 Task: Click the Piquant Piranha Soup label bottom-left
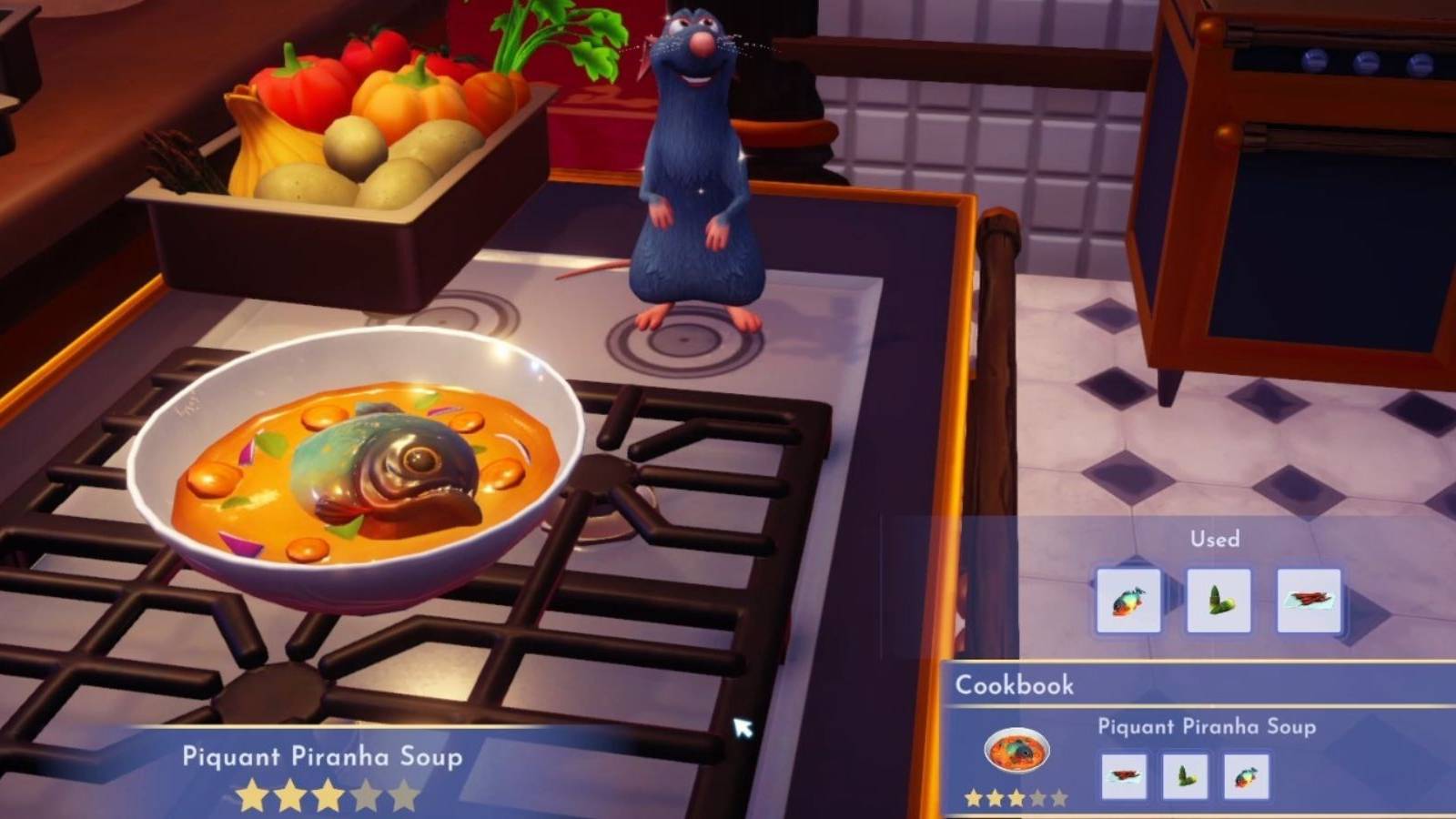(x=322, y=755)
